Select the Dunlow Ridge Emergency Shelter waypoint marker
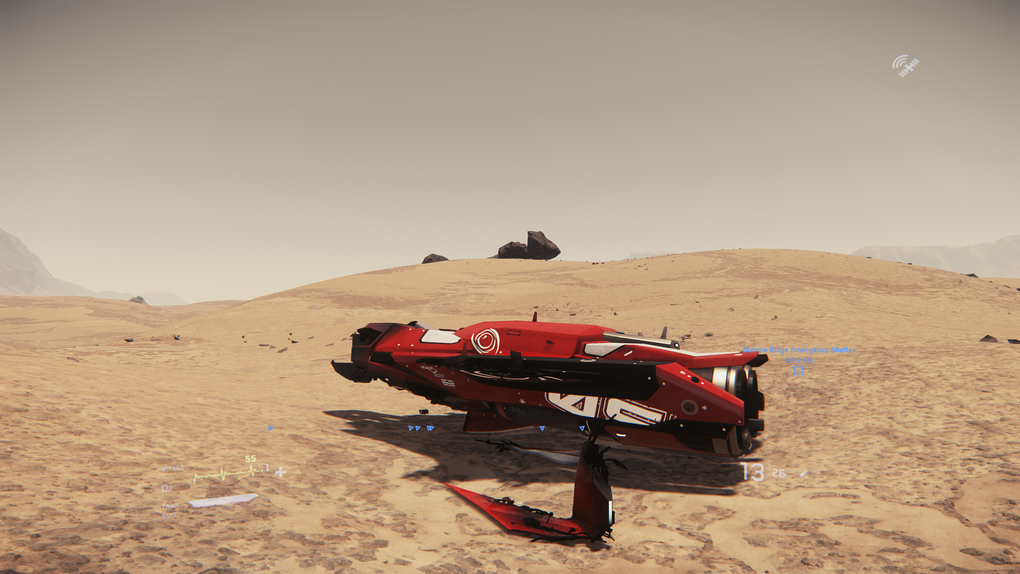This screenshot has width=1020, height=574. click(x=798, y=370)
